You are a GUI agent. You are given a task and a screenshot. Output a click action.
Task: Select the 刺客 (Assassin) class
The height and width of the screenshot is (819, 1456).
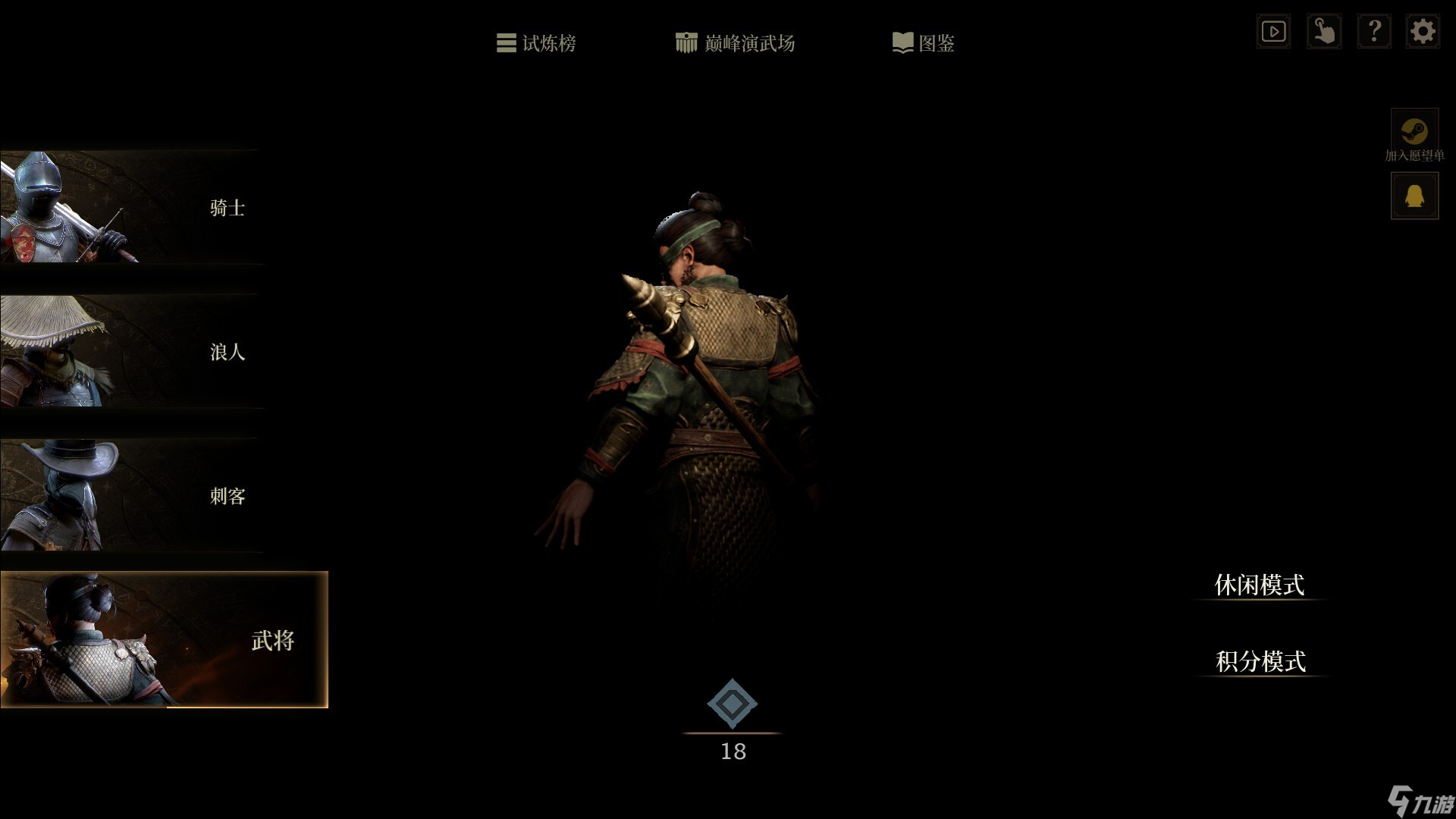click(x=152, y=496)
